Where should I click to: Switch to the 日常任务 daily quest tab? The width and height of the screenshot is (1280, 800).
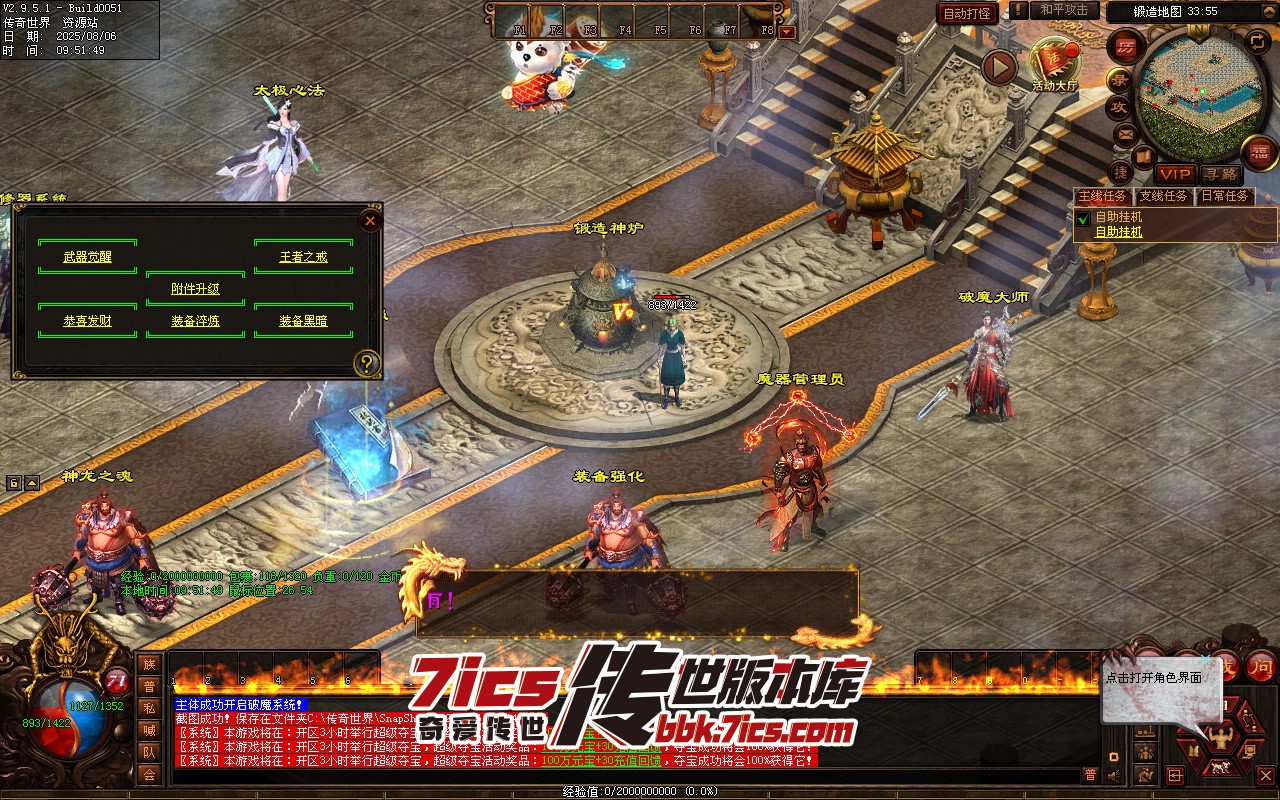[x=1224, y=196]
